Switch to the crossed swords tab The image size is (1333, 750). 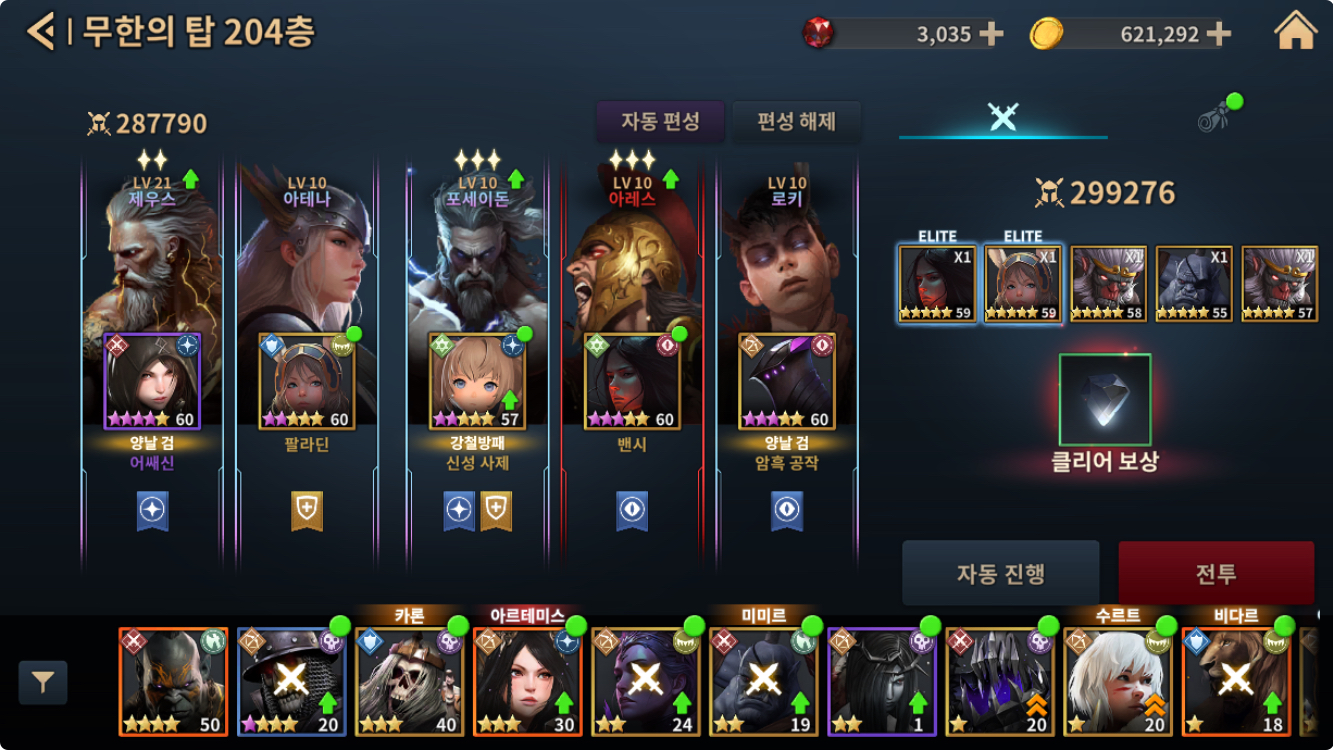point(1002,116)
